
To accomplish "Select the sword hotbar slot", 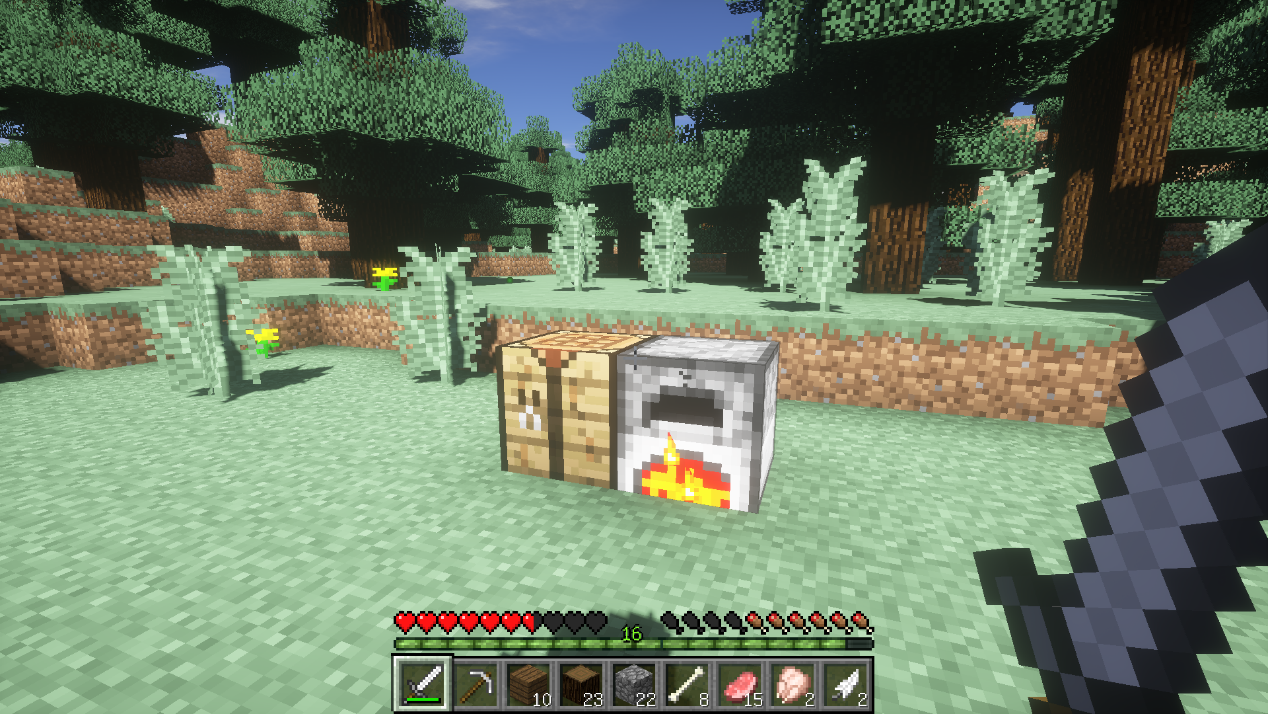I will pos(423,684).
